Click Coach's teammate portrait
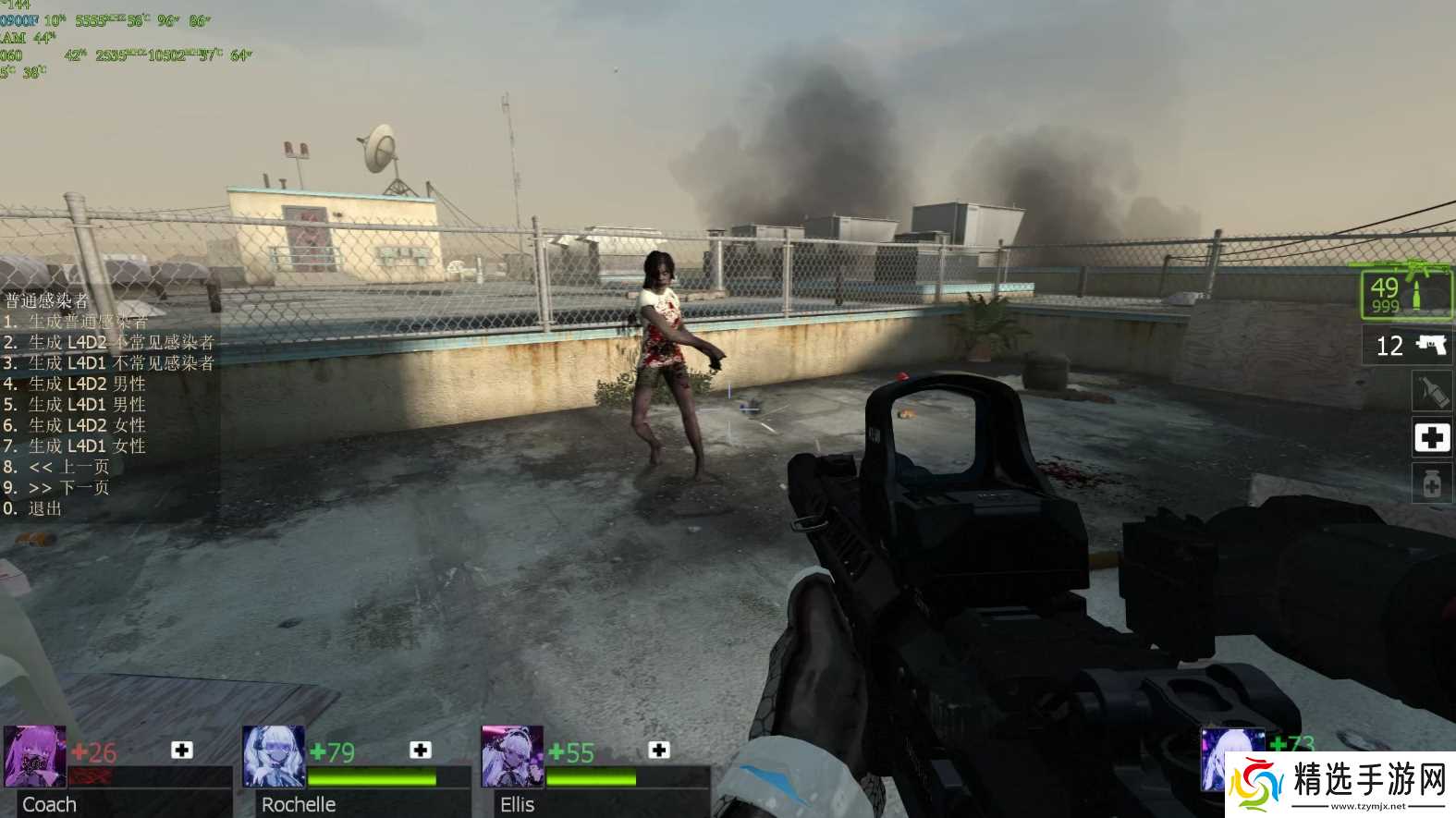The height and width of the screenshot is (818, 1456). 34,757
